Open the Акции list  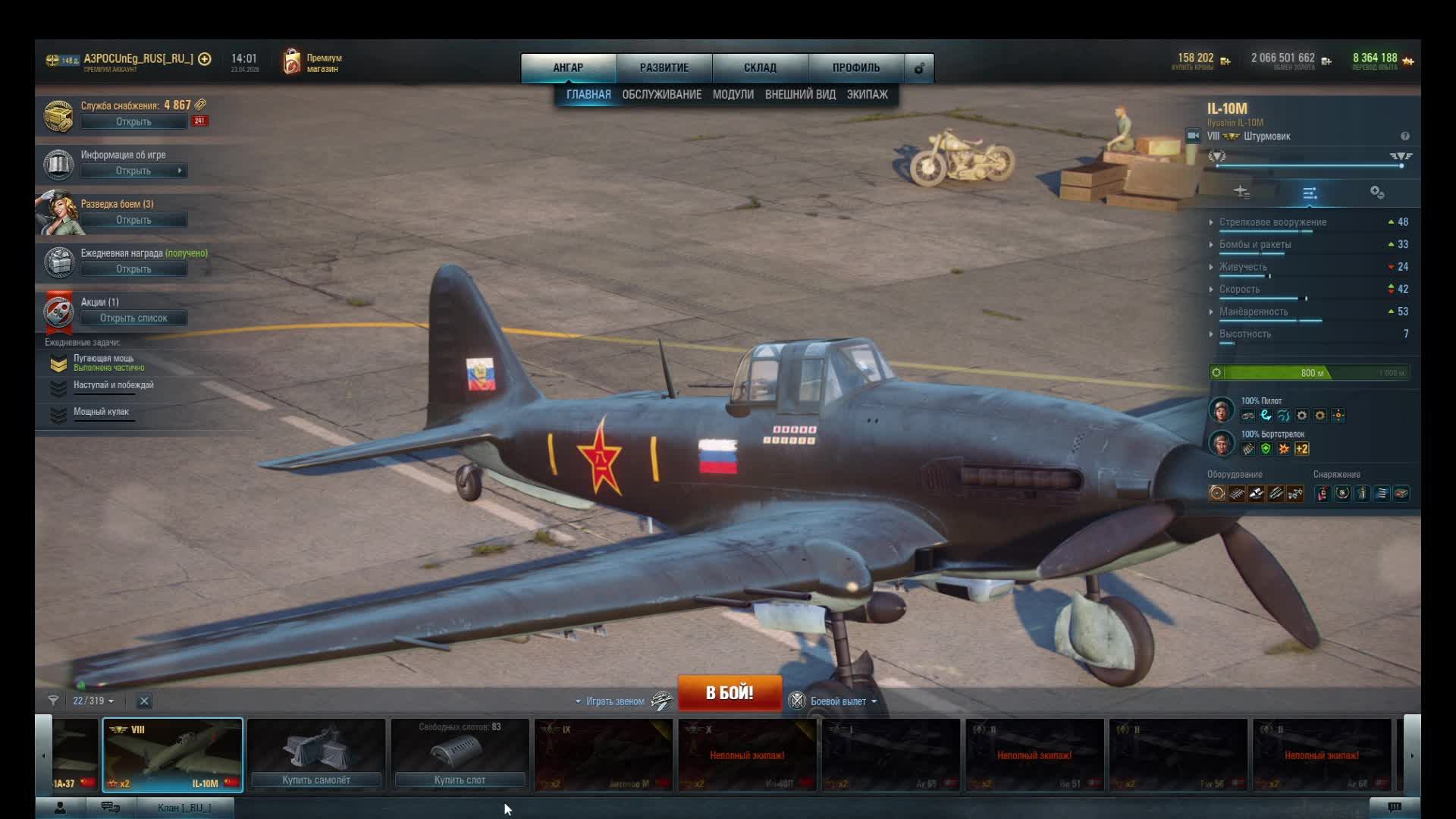pos(133,318)
